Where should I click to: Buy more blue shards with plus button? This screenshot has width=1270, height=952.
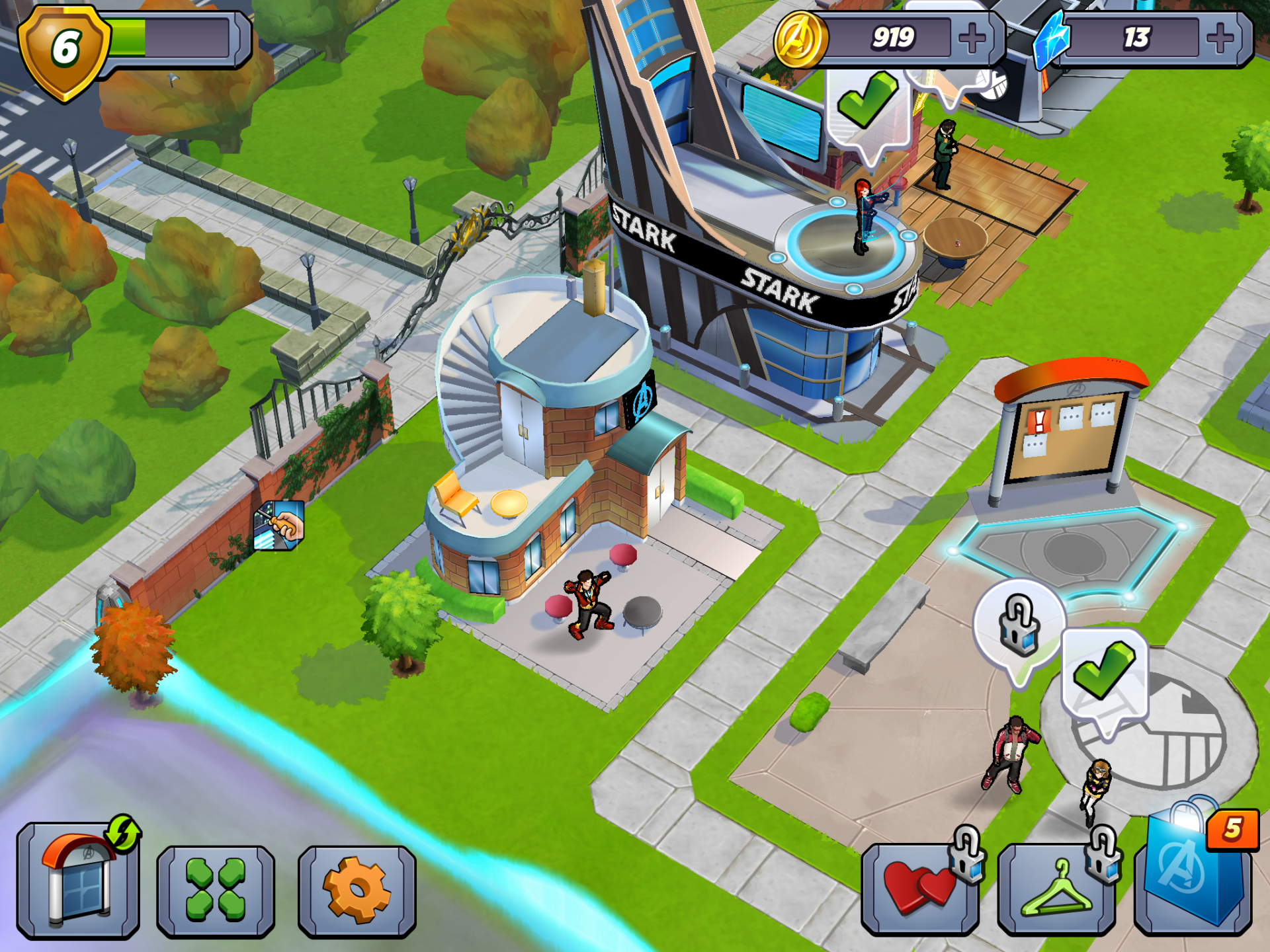point(1220,38)
